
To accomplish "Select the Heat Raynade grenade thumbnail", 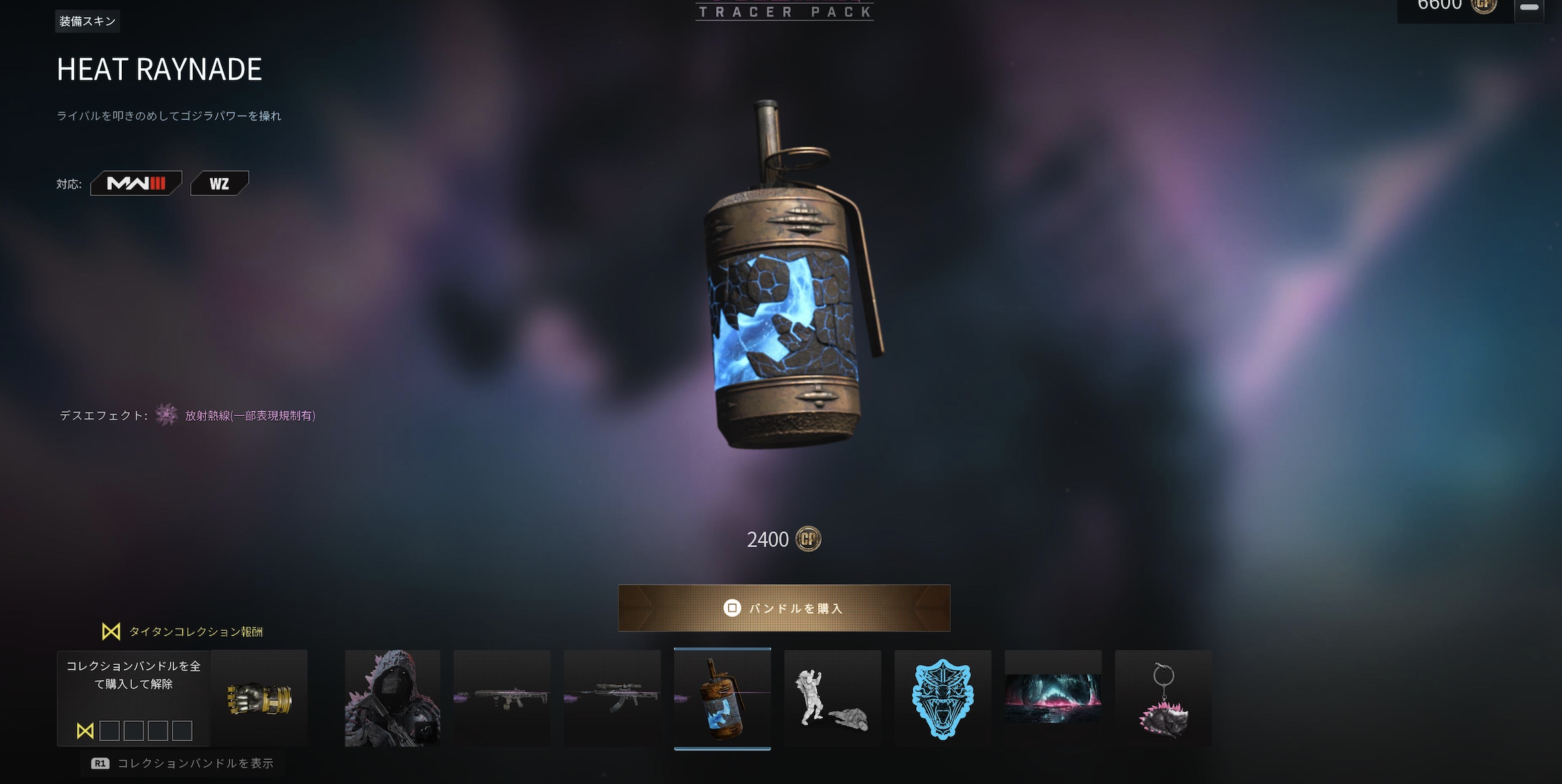I will 722,698.
